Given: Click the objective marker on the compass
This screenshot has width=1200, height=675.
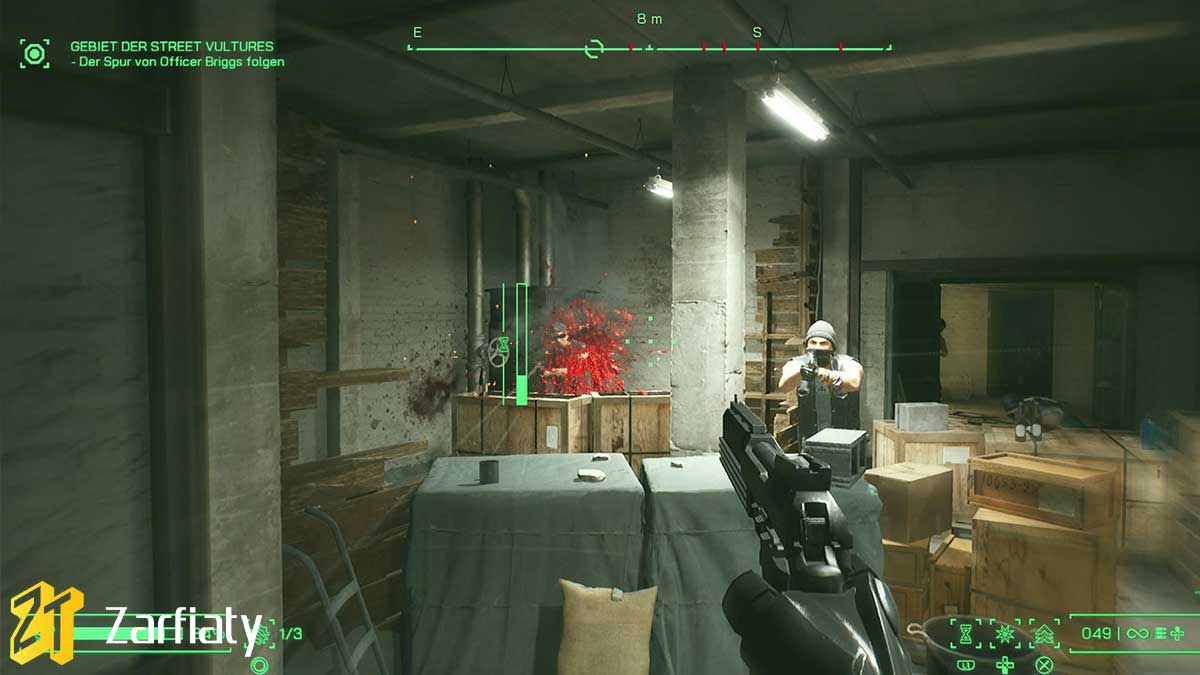Looking at the screenshot, I should click(594, 48).
